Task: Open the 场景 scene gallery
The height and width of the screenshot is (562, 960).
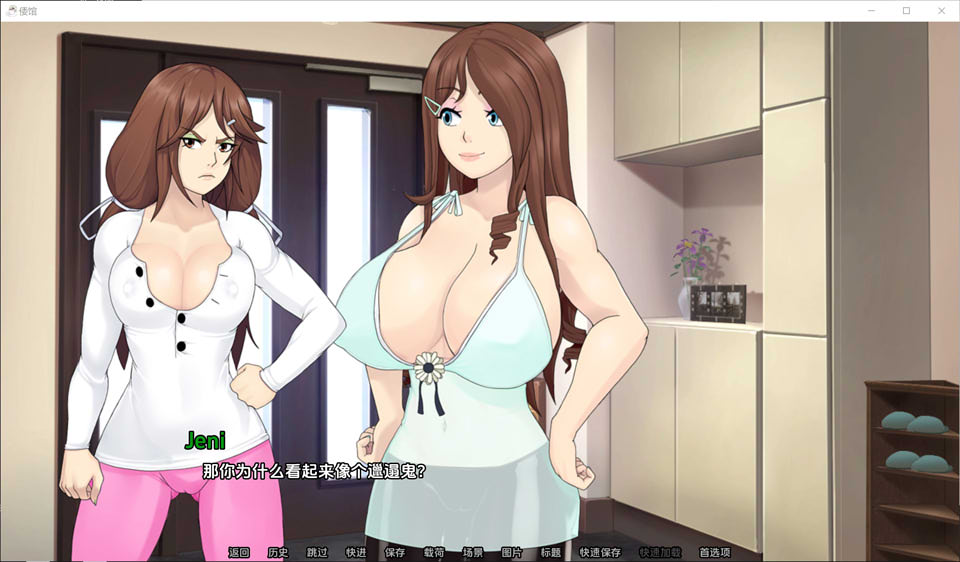Action: [473, 552]
